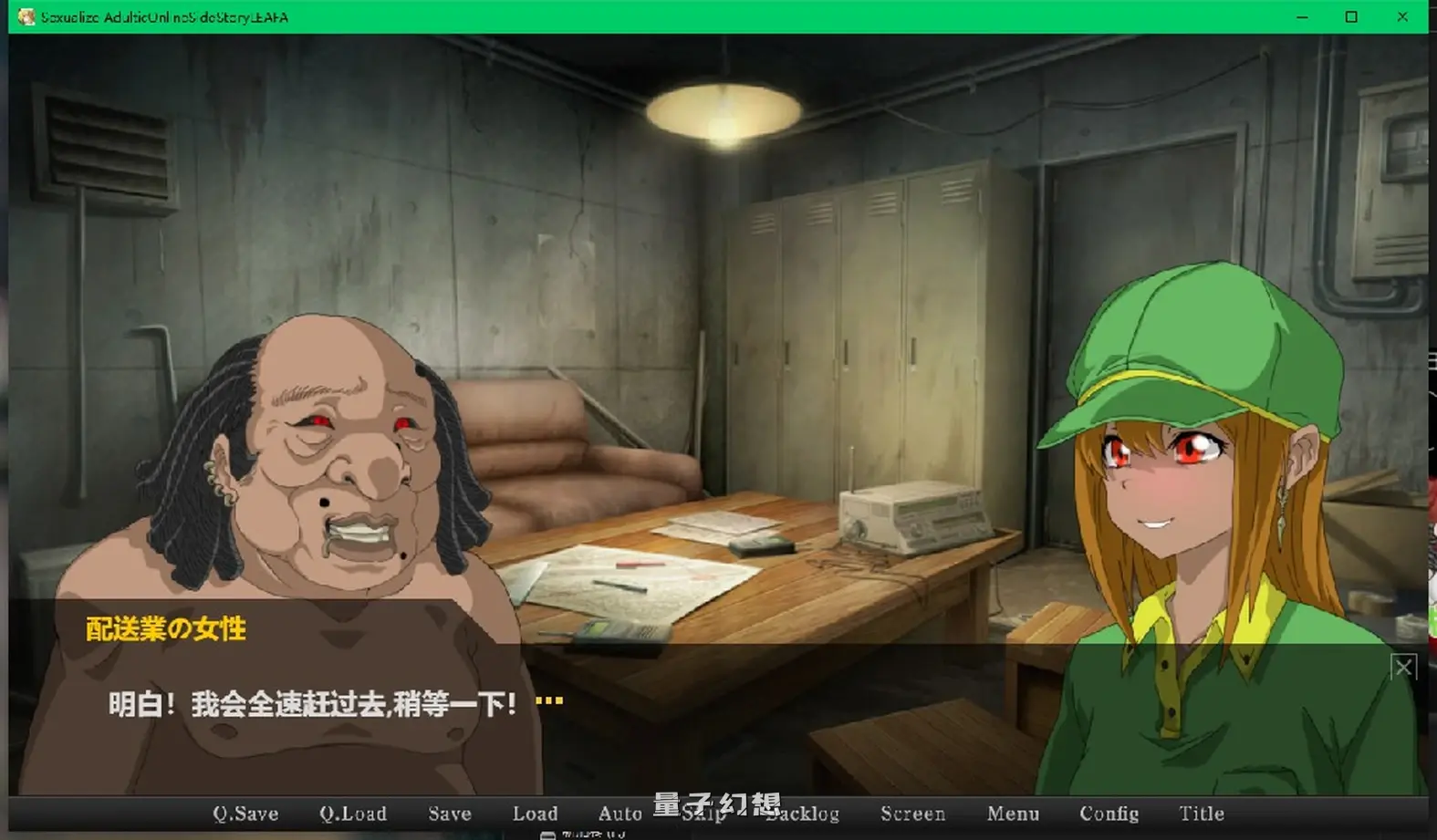Take a screenshot using Screen

[912, 813]
